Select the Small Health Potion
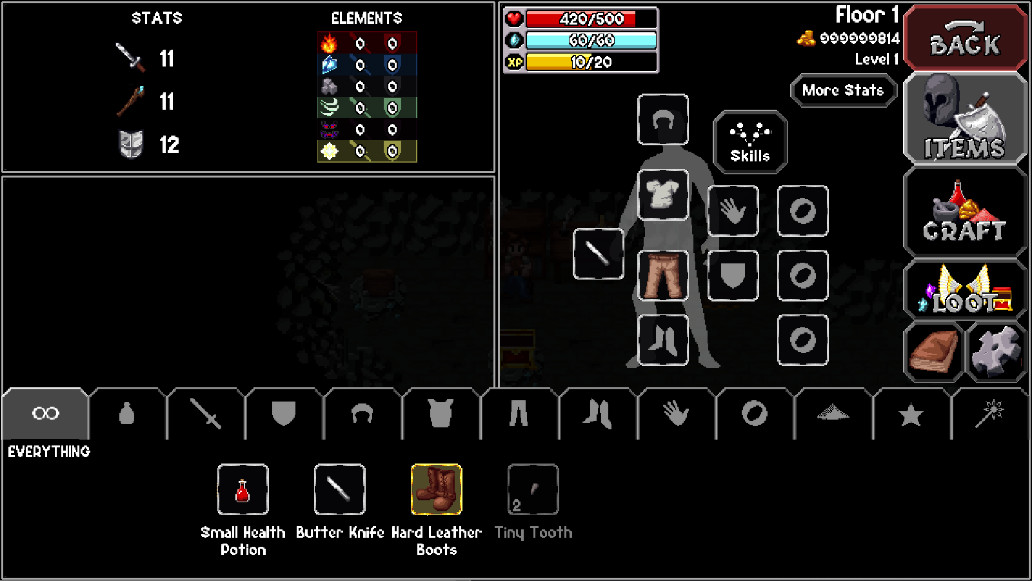This screenshot has height=581, width=1032. click(x=243, y=490)
